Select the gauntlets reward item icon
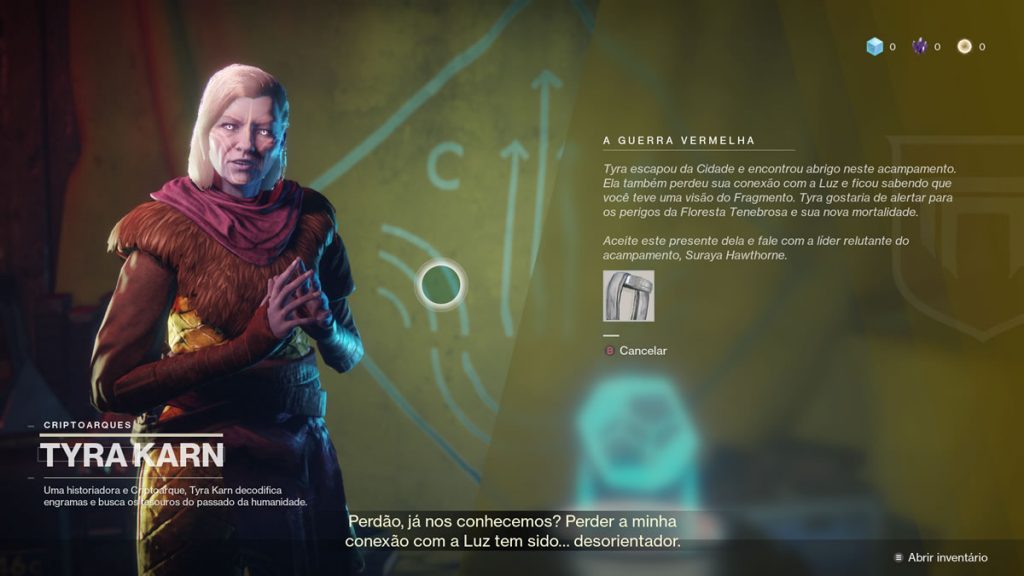This screenshot has width=1024, height=576. tap(629, 296)
